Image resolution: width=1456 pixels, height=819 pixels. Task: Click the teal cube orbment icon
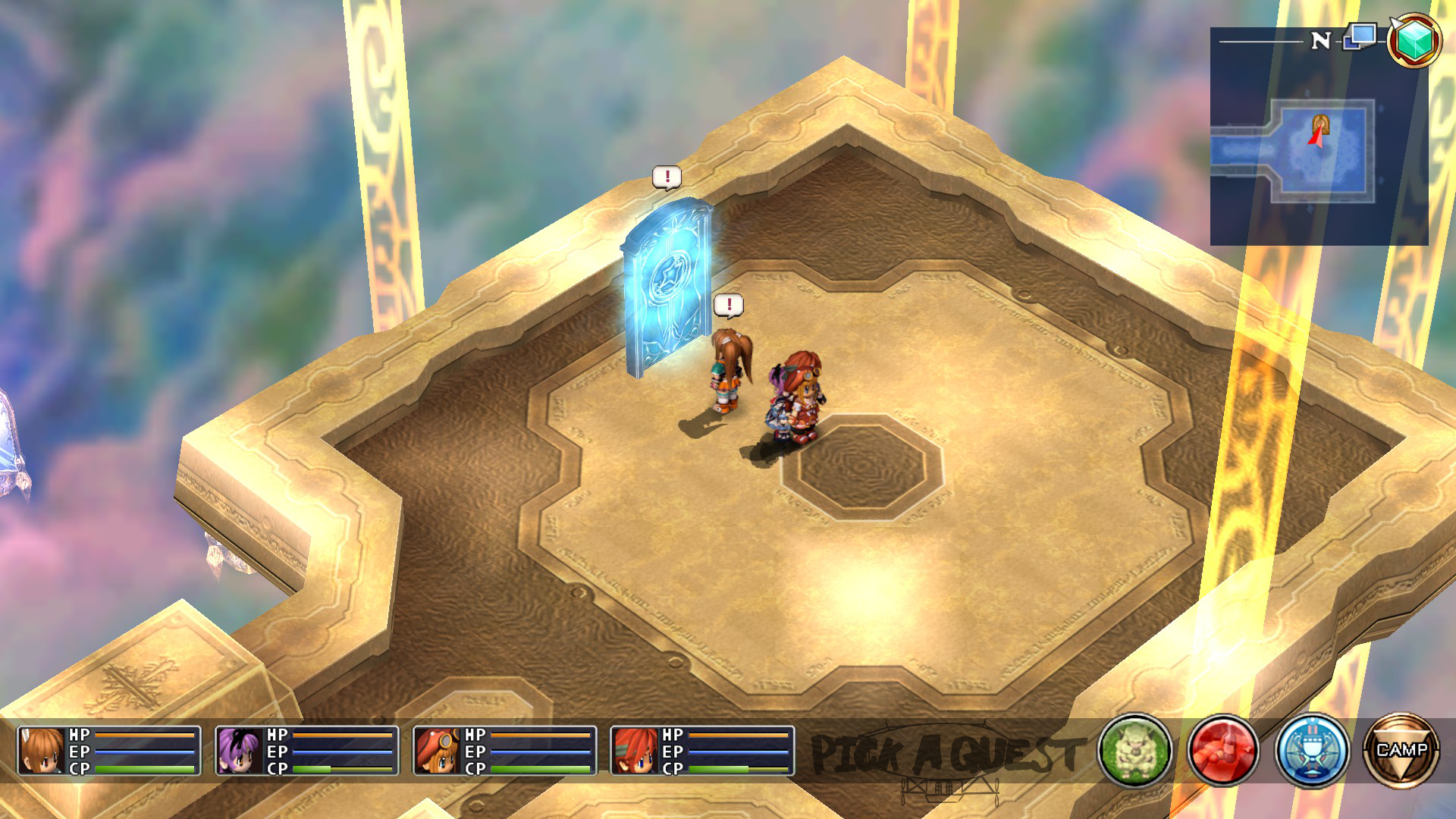[1414, 40]
